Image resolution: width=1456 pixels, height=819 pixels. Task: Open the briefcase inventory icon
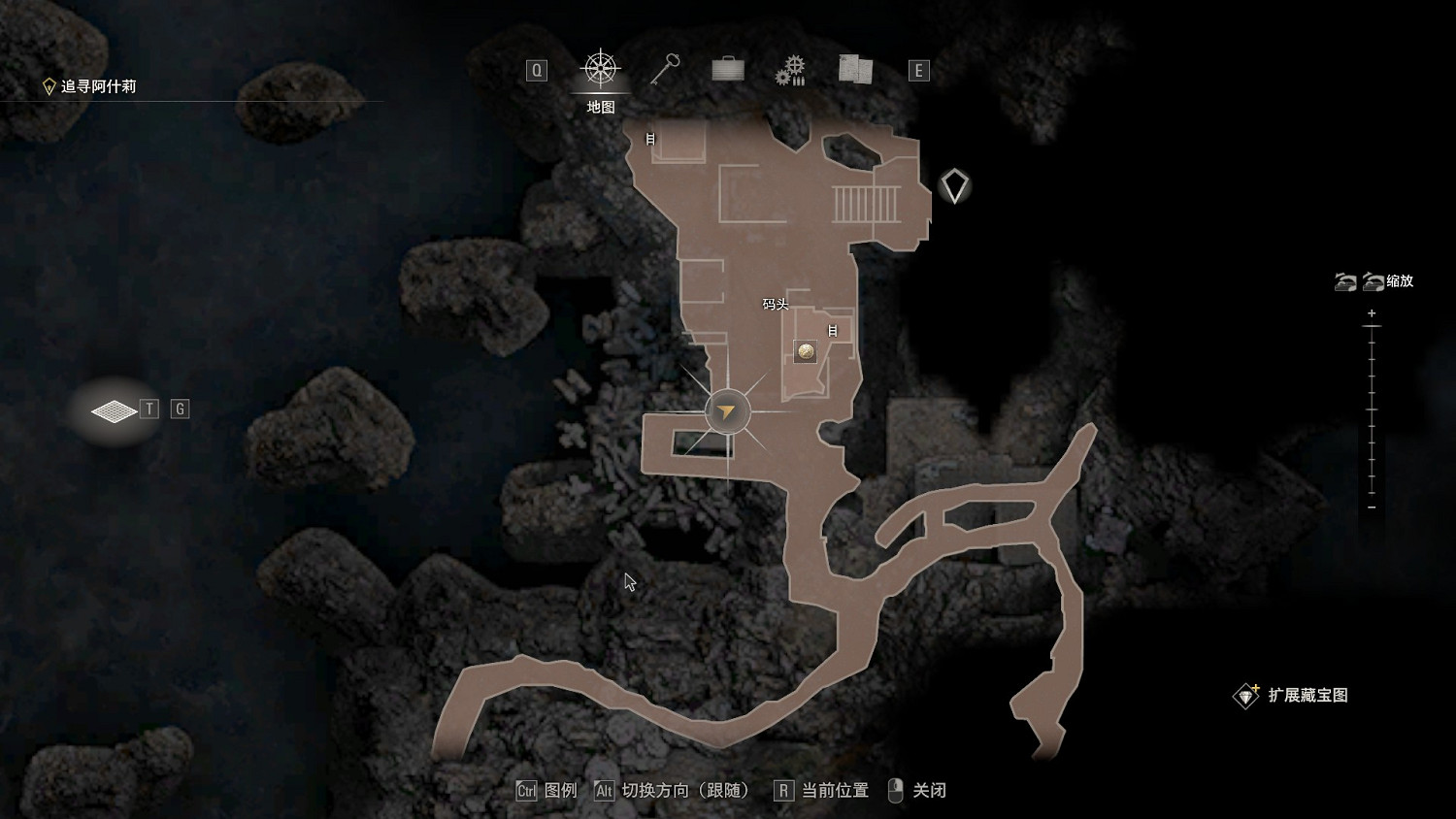[727, 69]
